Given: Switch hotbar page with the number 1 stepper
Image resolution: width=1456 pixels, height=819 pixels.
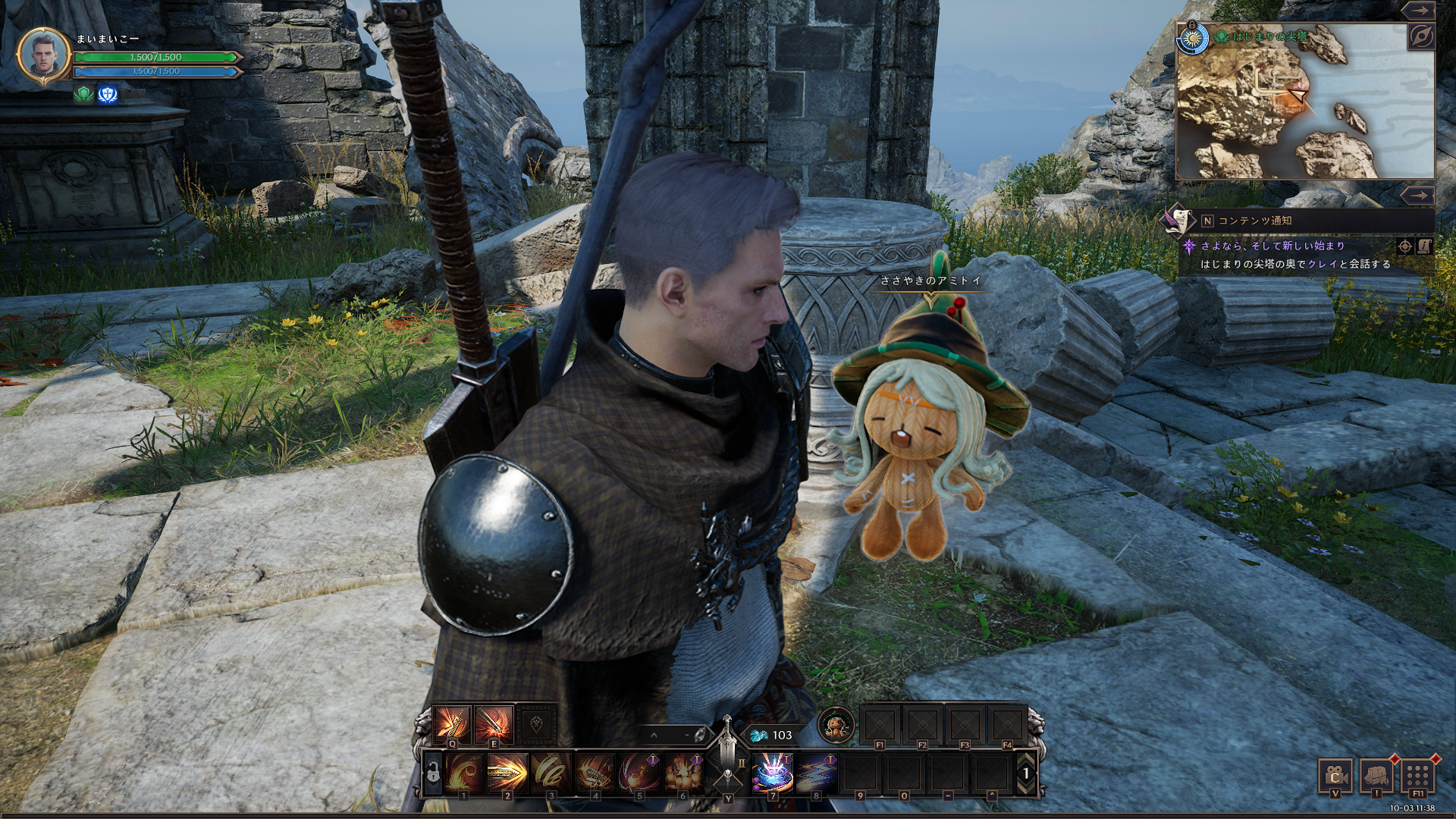Looking at the screenshot, I should (1026, 773).
